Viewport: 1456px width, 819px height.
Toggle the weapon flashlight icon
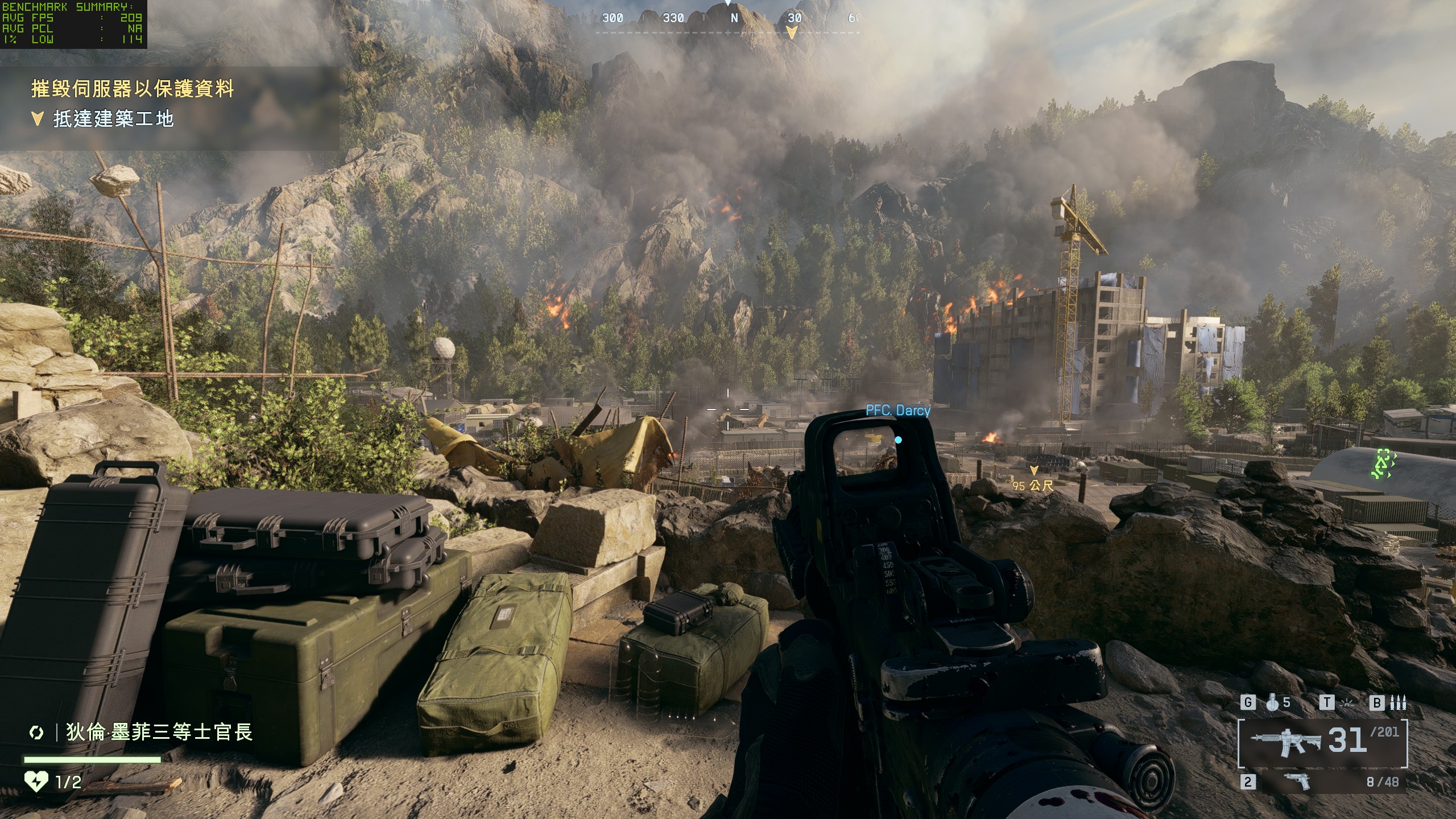tap(1347, 703)
